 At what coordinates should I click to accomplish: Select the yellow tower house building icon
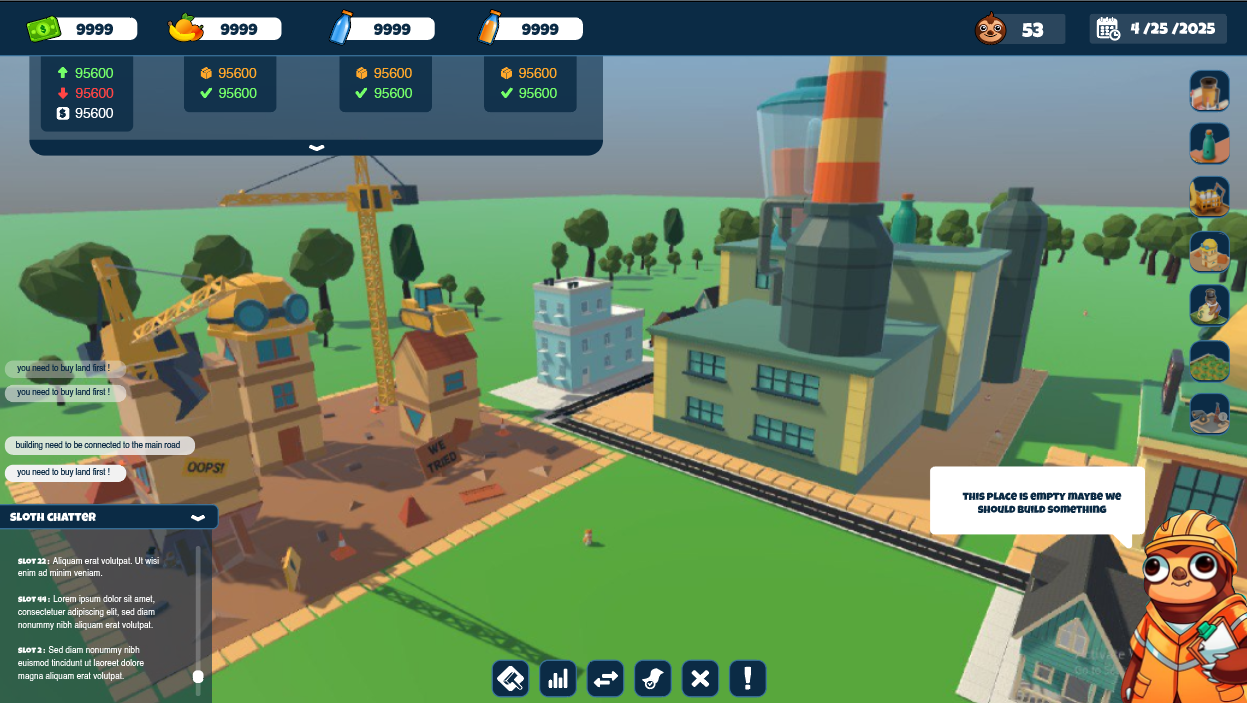(1209, 251)
